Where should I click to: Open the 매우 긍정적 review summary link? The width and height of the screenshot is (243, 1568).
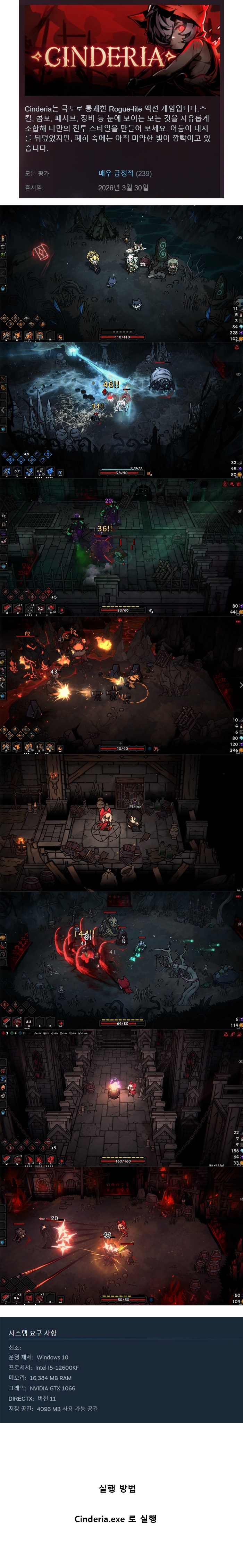pos(116,173)
